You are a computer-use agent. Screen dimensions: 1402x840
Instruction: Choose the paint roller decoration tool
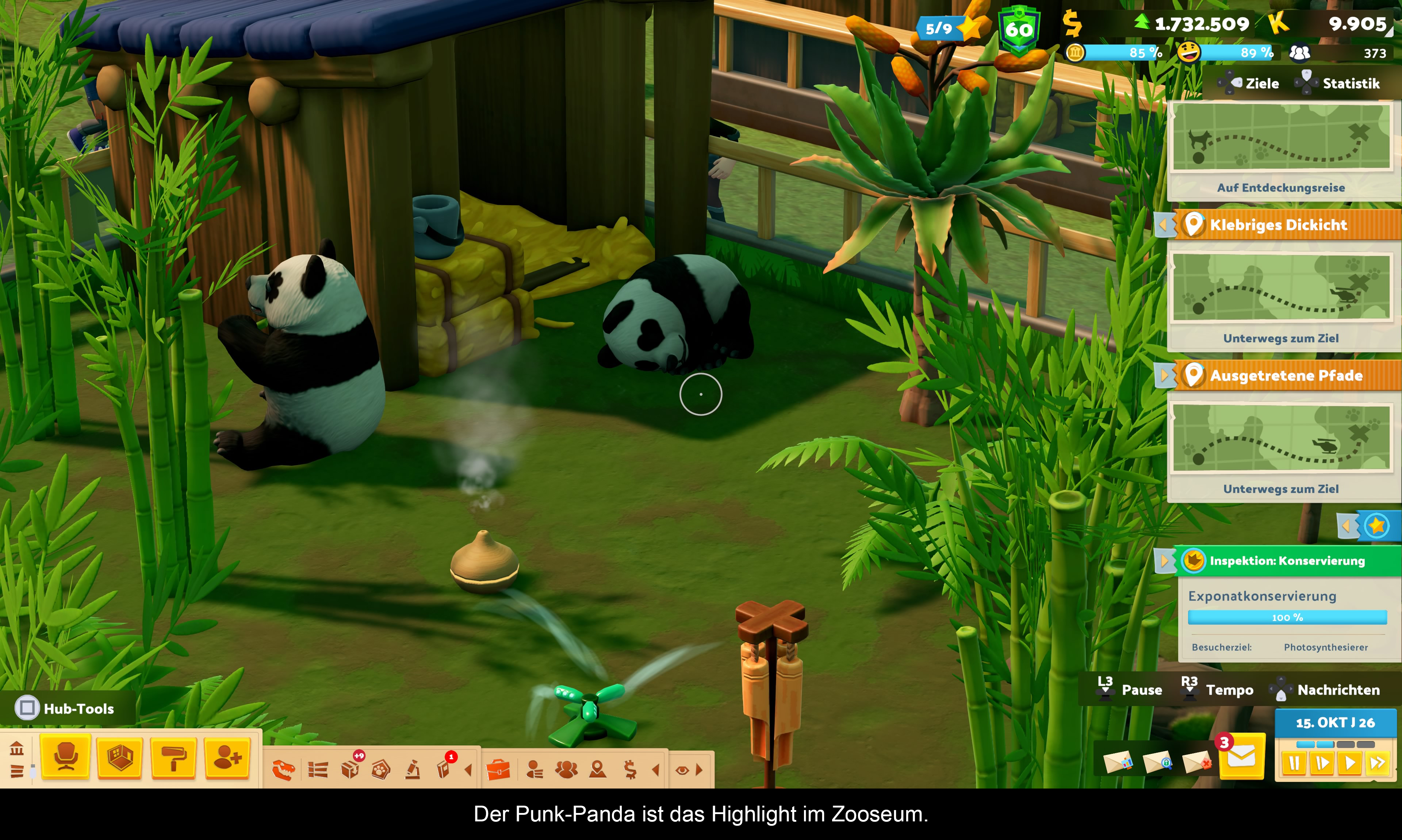pos(174,757)
